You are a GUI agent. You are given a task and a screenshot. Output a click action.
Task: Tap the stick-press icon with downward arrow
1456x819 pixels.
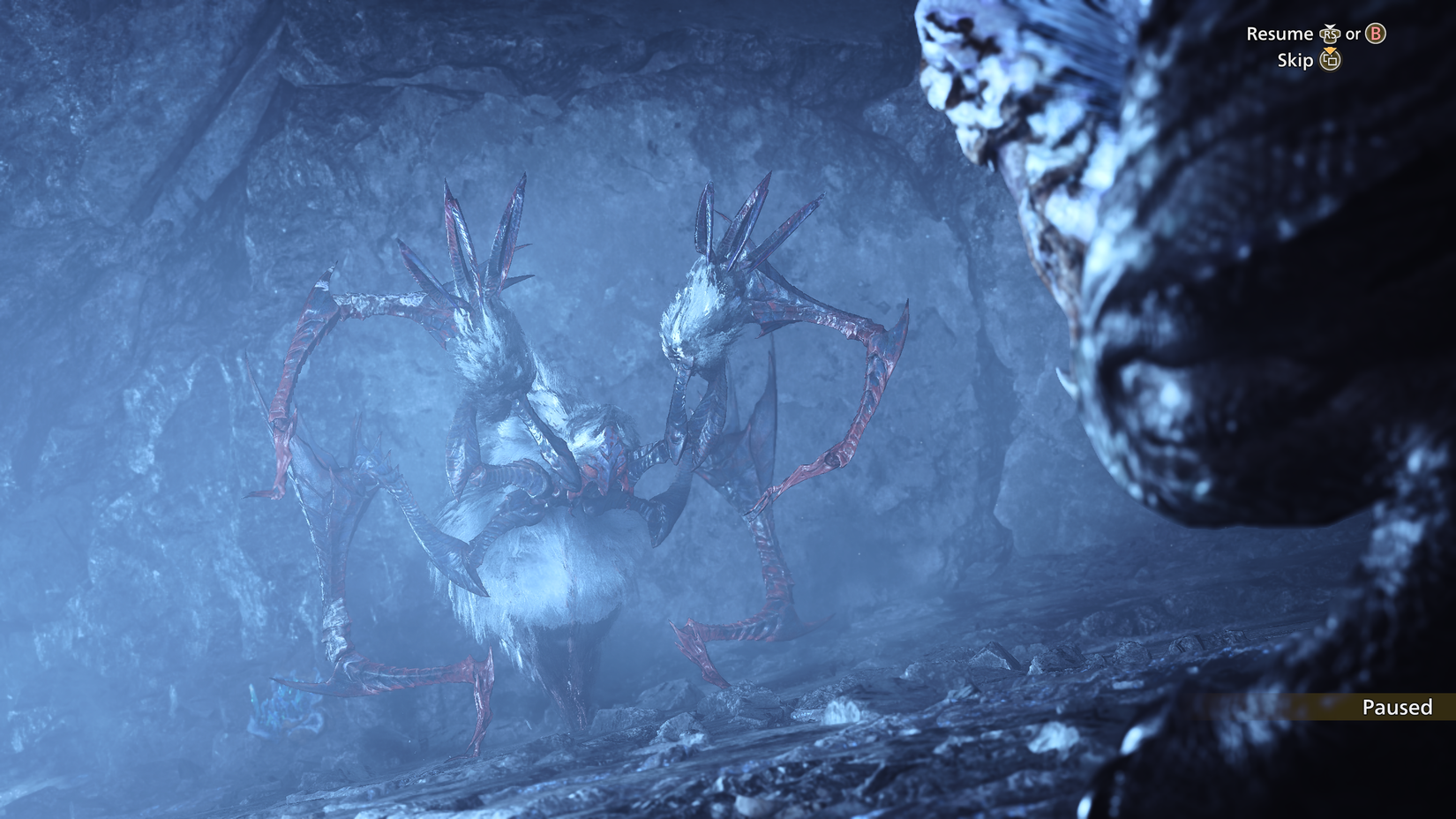1331,35
